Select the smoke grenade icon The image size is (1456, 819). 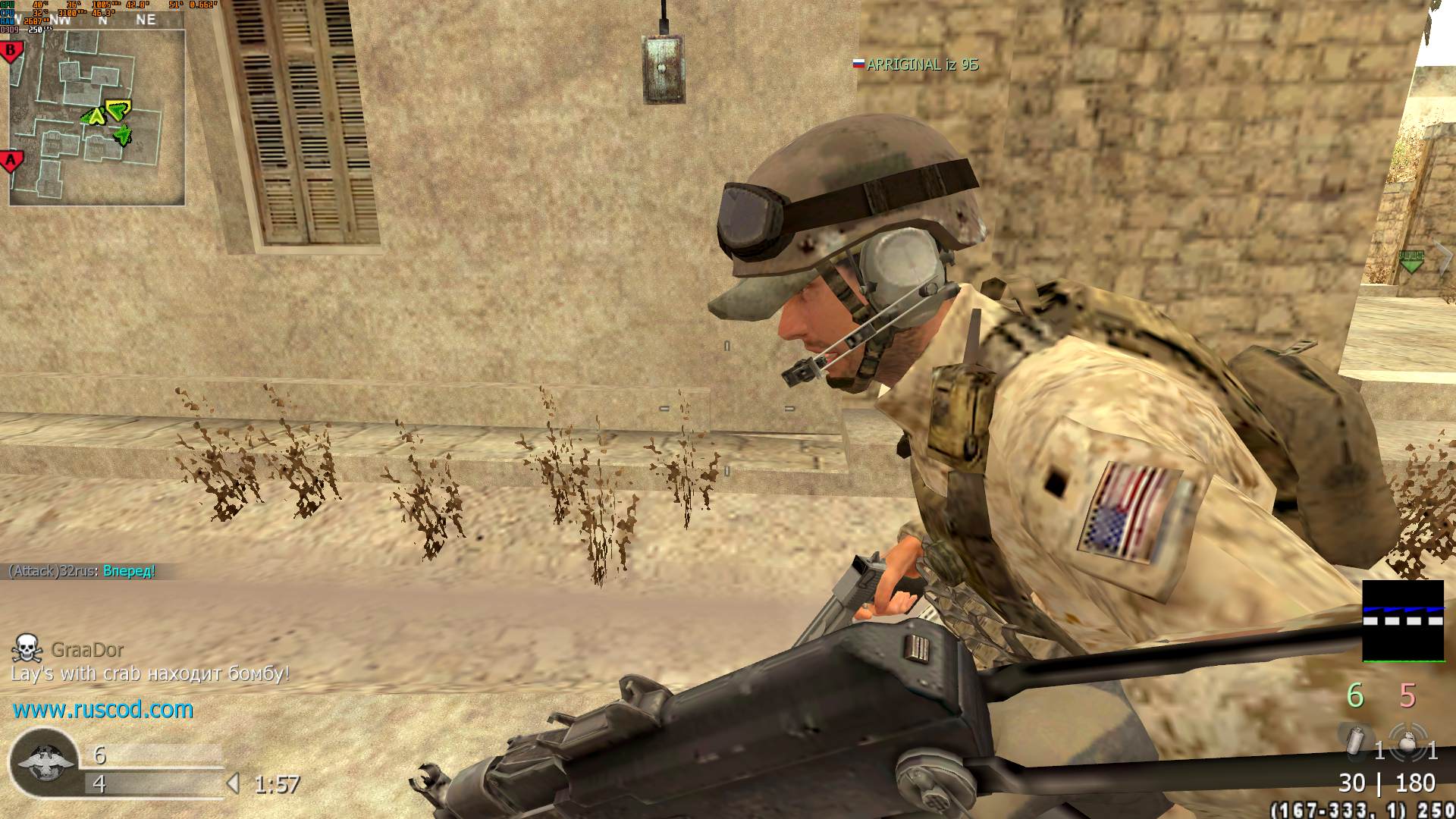click(1357, 742)
